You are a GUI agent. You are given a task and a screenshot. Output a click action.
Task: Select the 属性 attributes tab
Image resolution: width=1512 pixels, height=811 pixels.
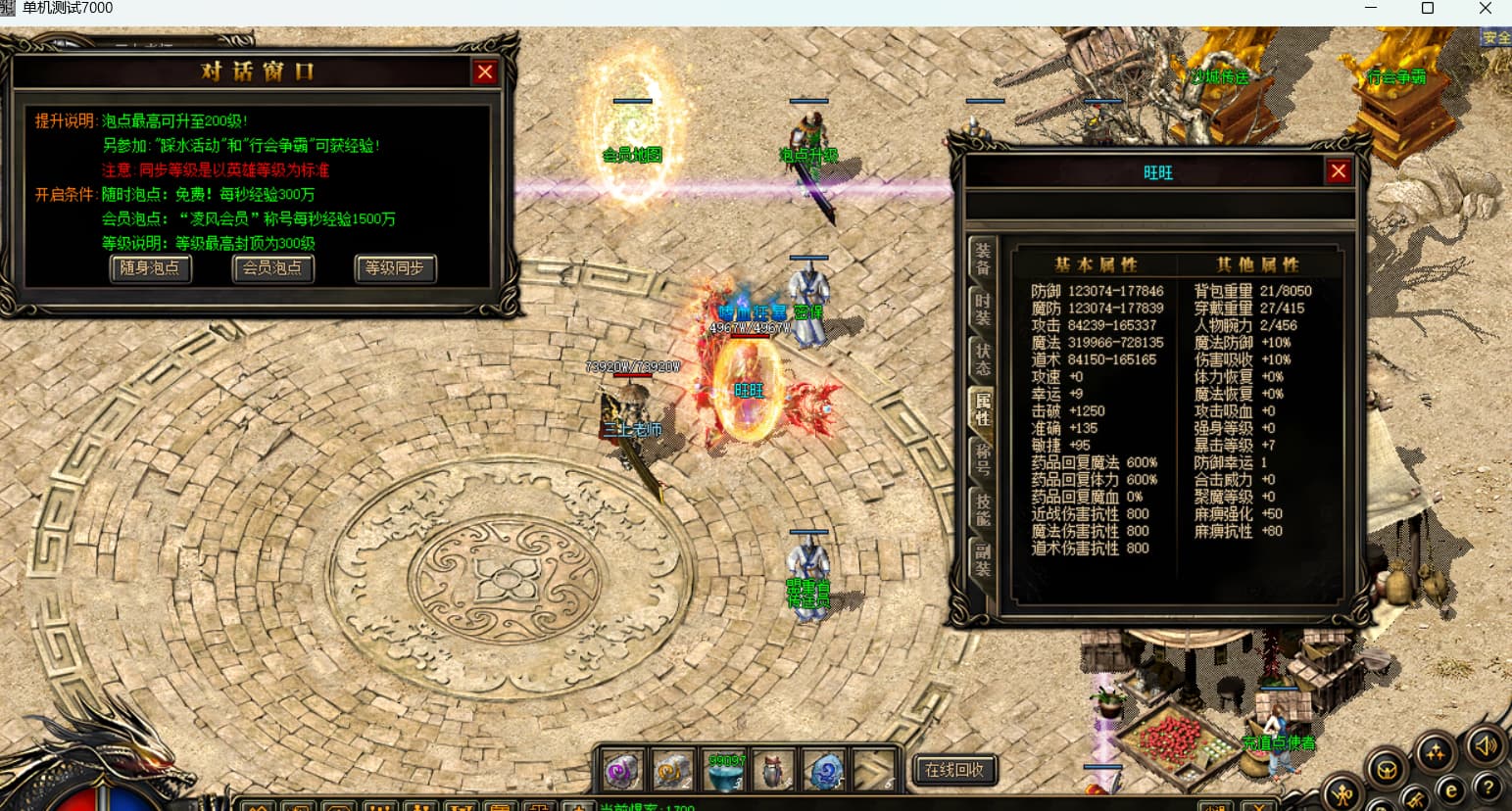[x=982, y=408]
